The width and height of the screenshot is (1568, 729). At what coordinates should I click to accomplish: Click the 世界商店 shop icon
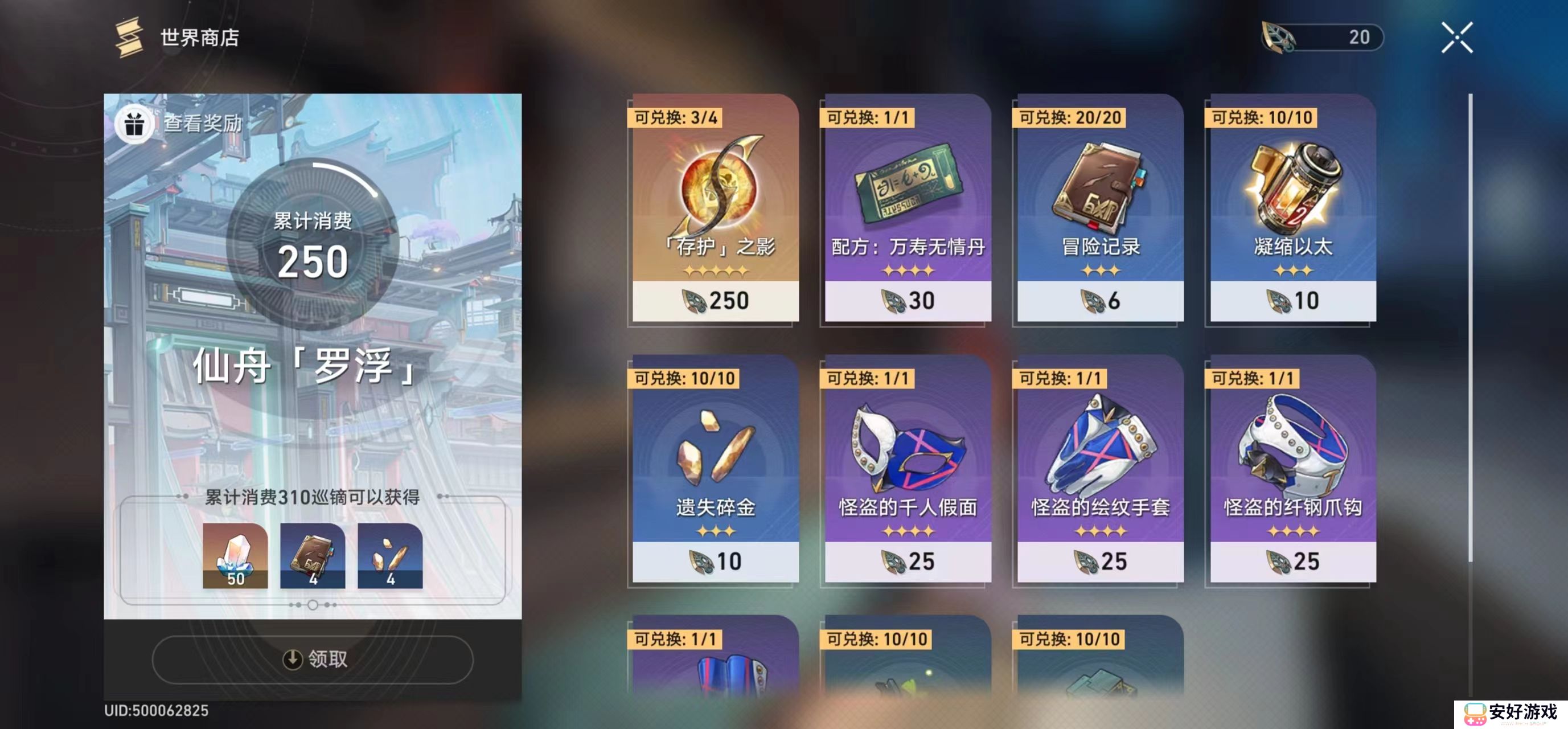128,38
